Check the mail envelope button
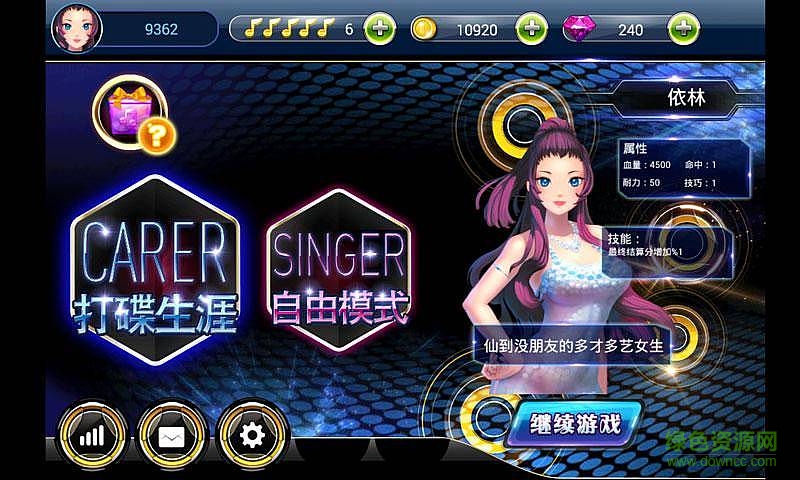Screen dimensions: 800x480 [x=171, y=436]
